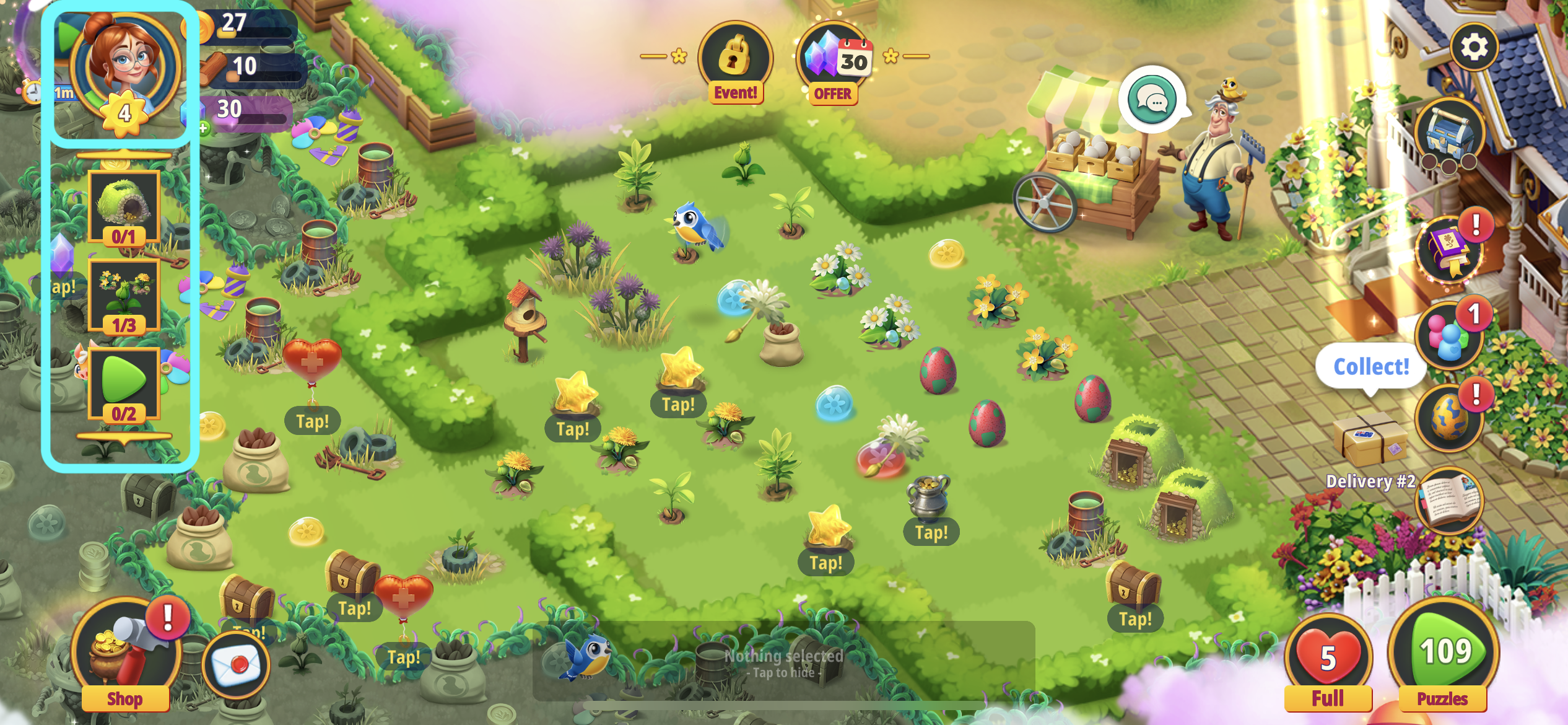The image size is (1568, 725).
Task: Add gems with the green plus button
Action: [x=203, y=128]
